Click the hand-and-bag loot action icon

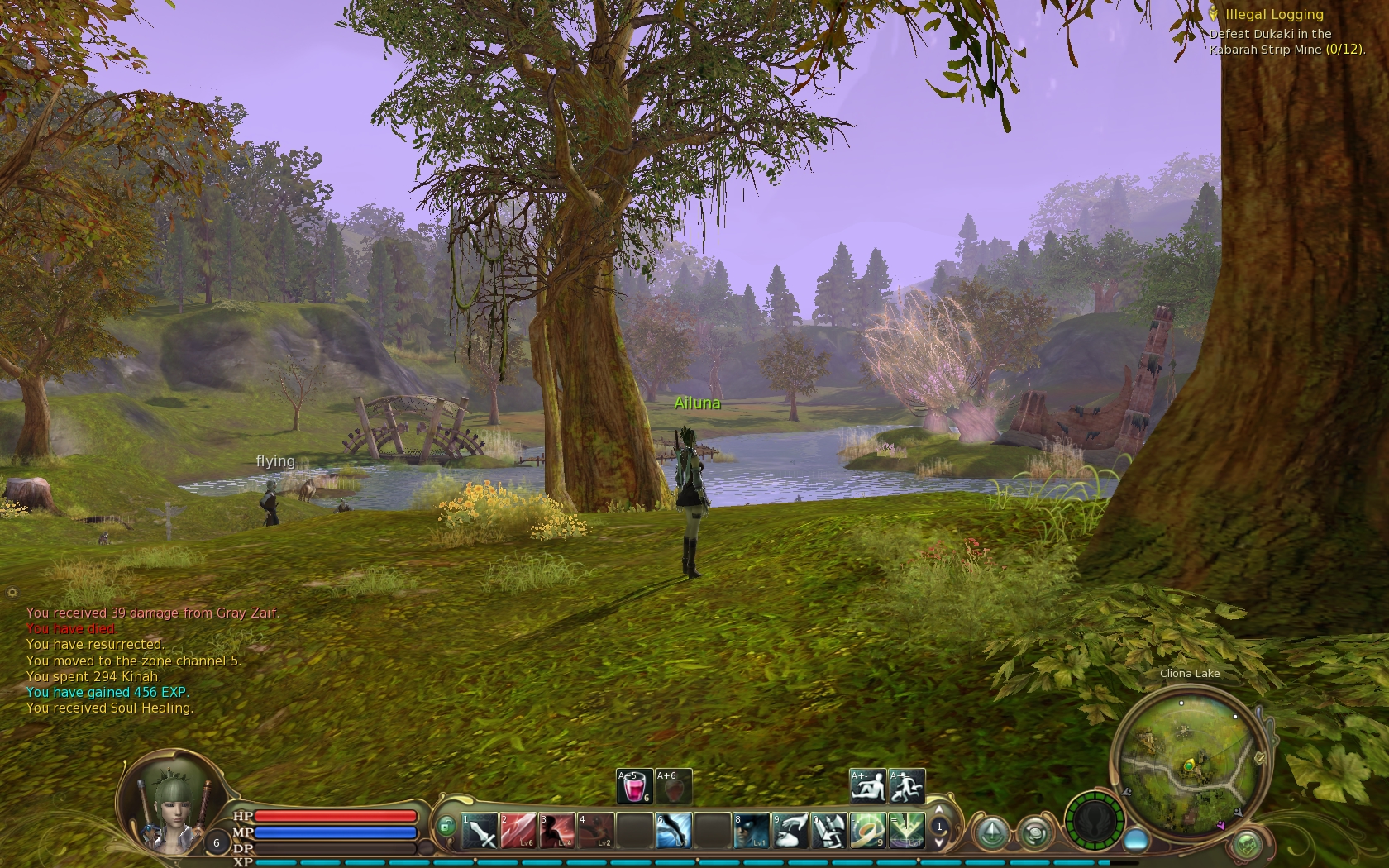click(790, 830)
